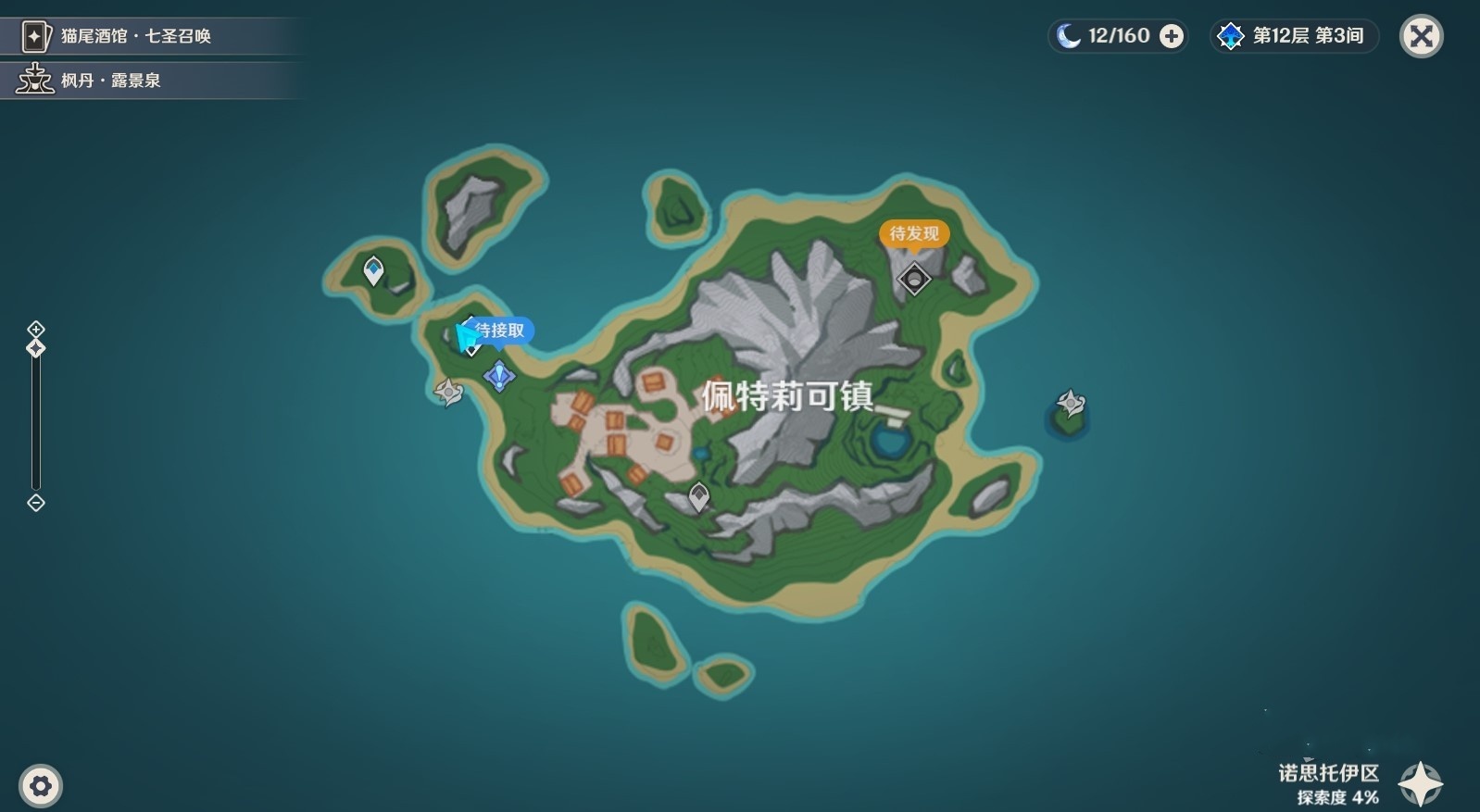Click the Spiral Abyss entrance icon
The image size is (1480, 812).
pos(1230,35)
